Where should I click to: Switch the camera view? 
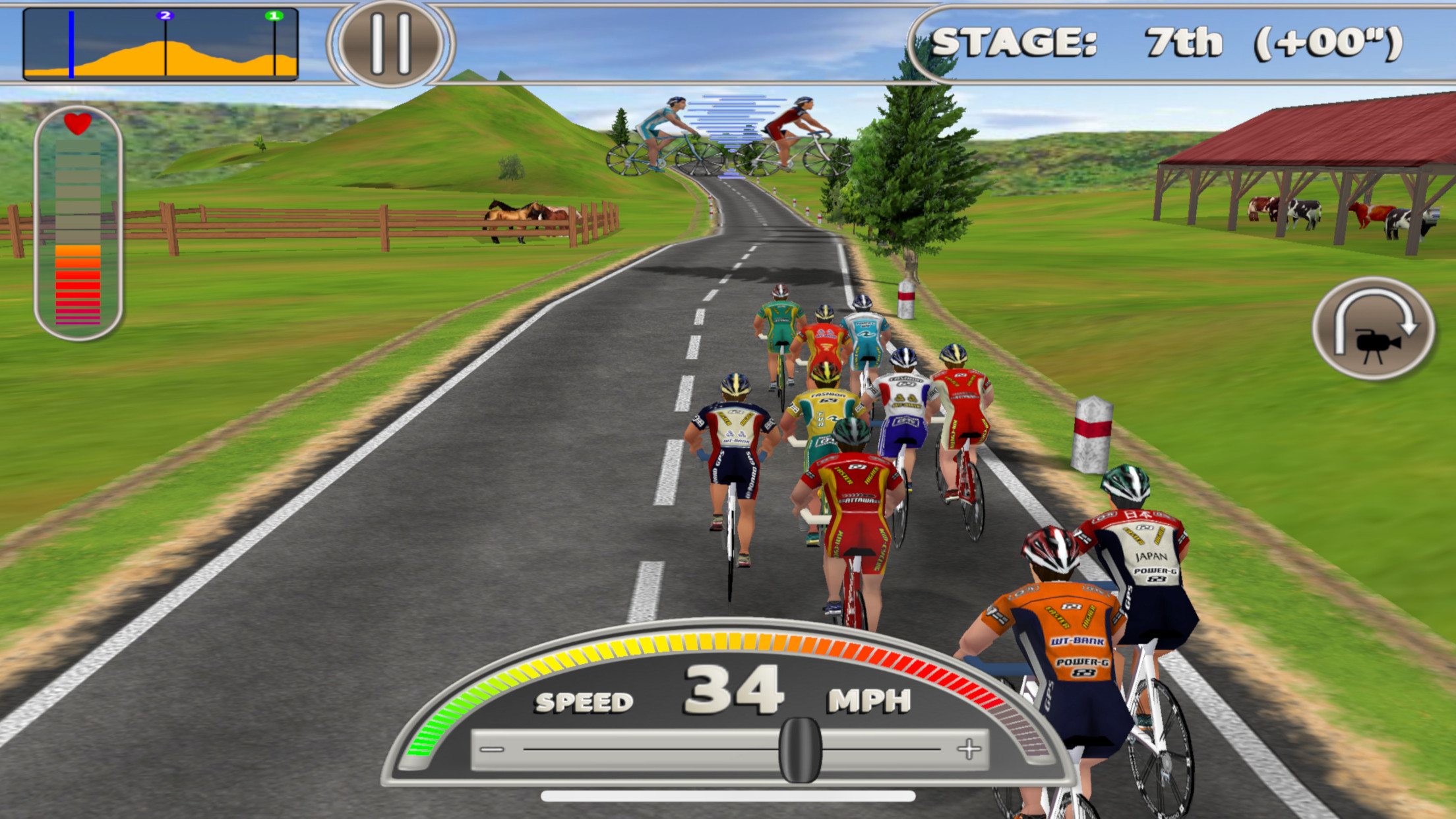pyautogui.click(x=1374, y=329)
